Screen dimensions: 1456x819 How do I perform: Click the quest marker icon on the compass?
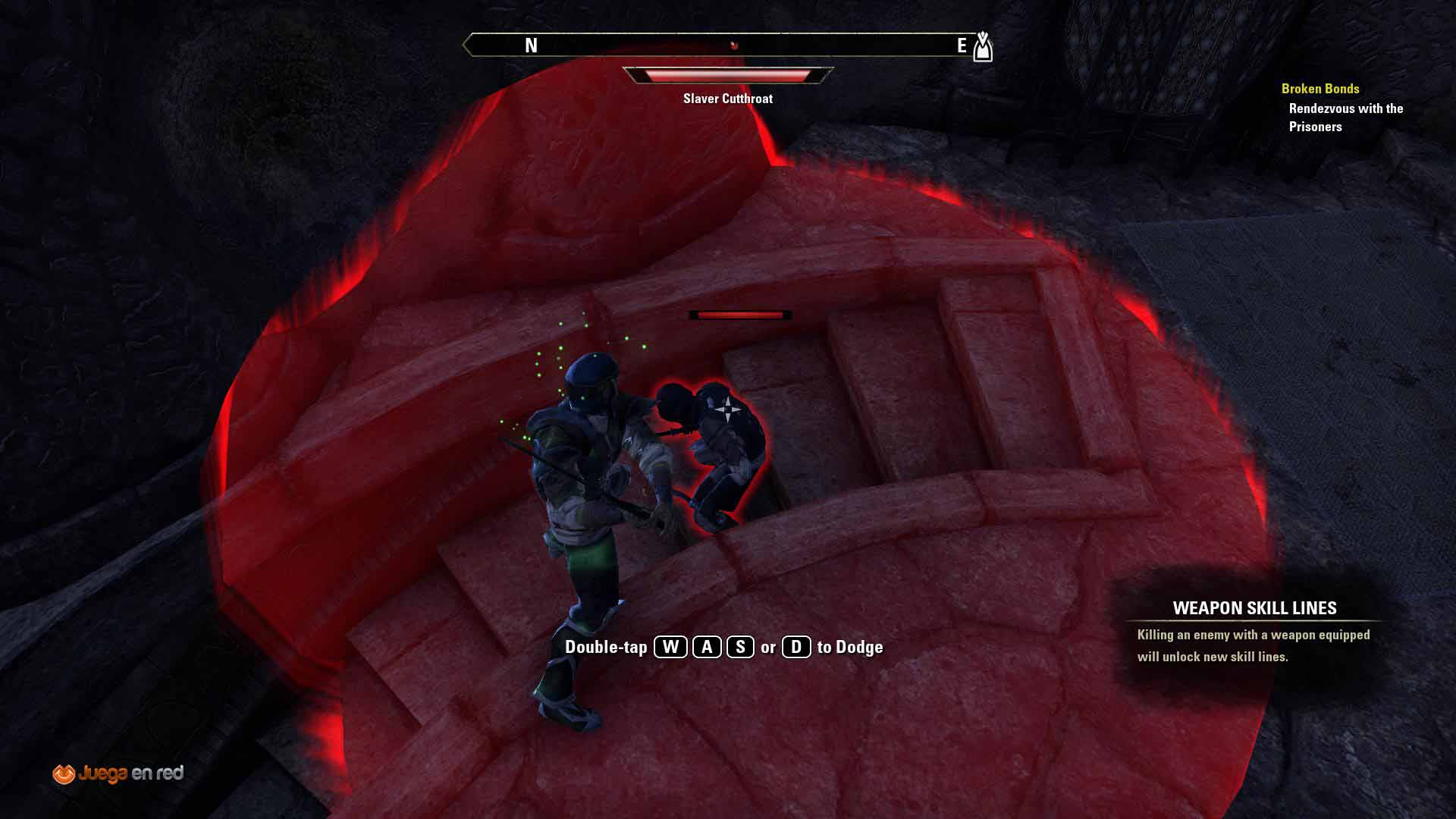(982, 46)
